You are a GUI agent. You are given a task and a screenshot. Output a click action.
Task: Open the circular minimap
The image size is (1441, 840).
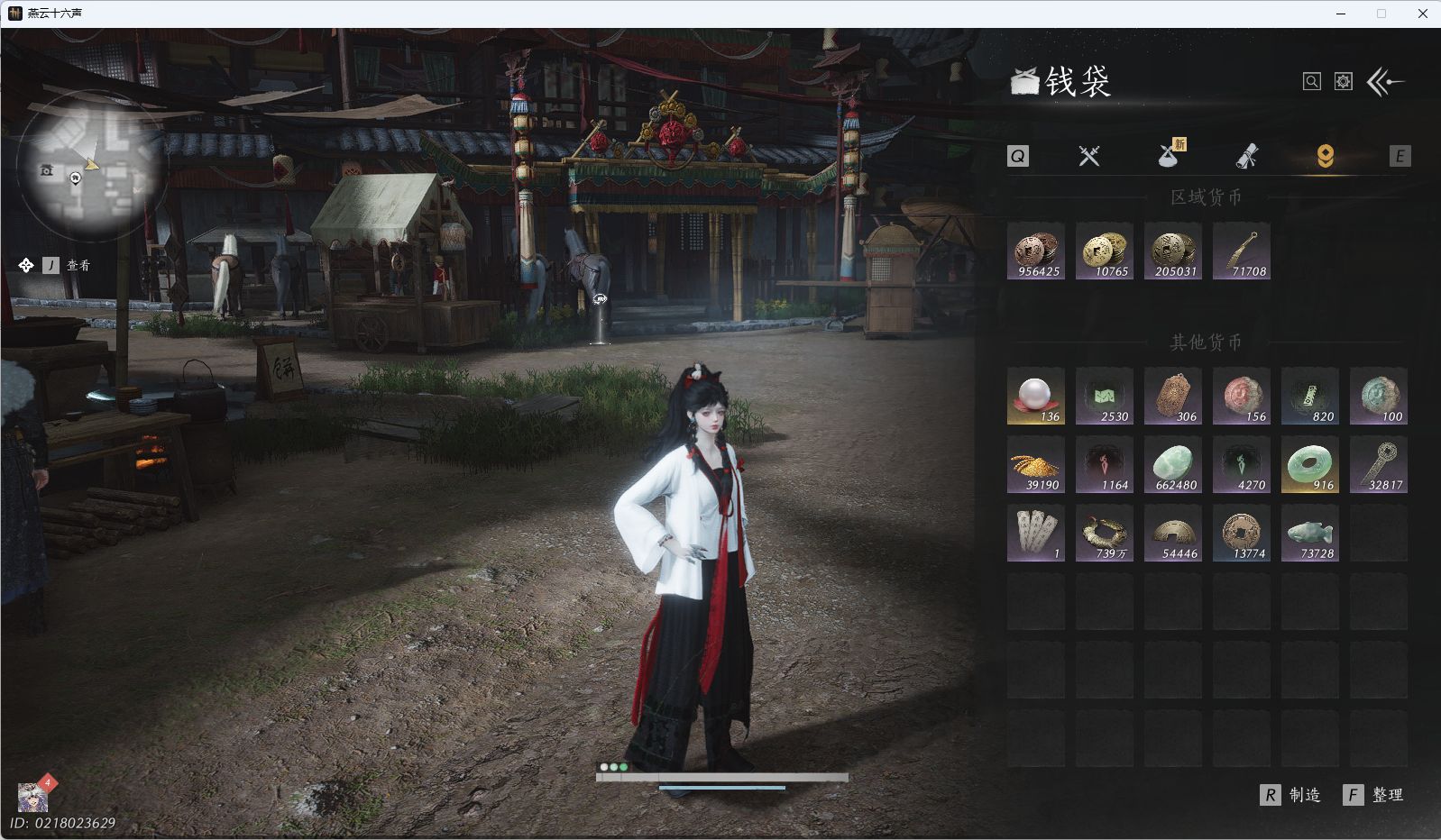(x=91, y=165)
